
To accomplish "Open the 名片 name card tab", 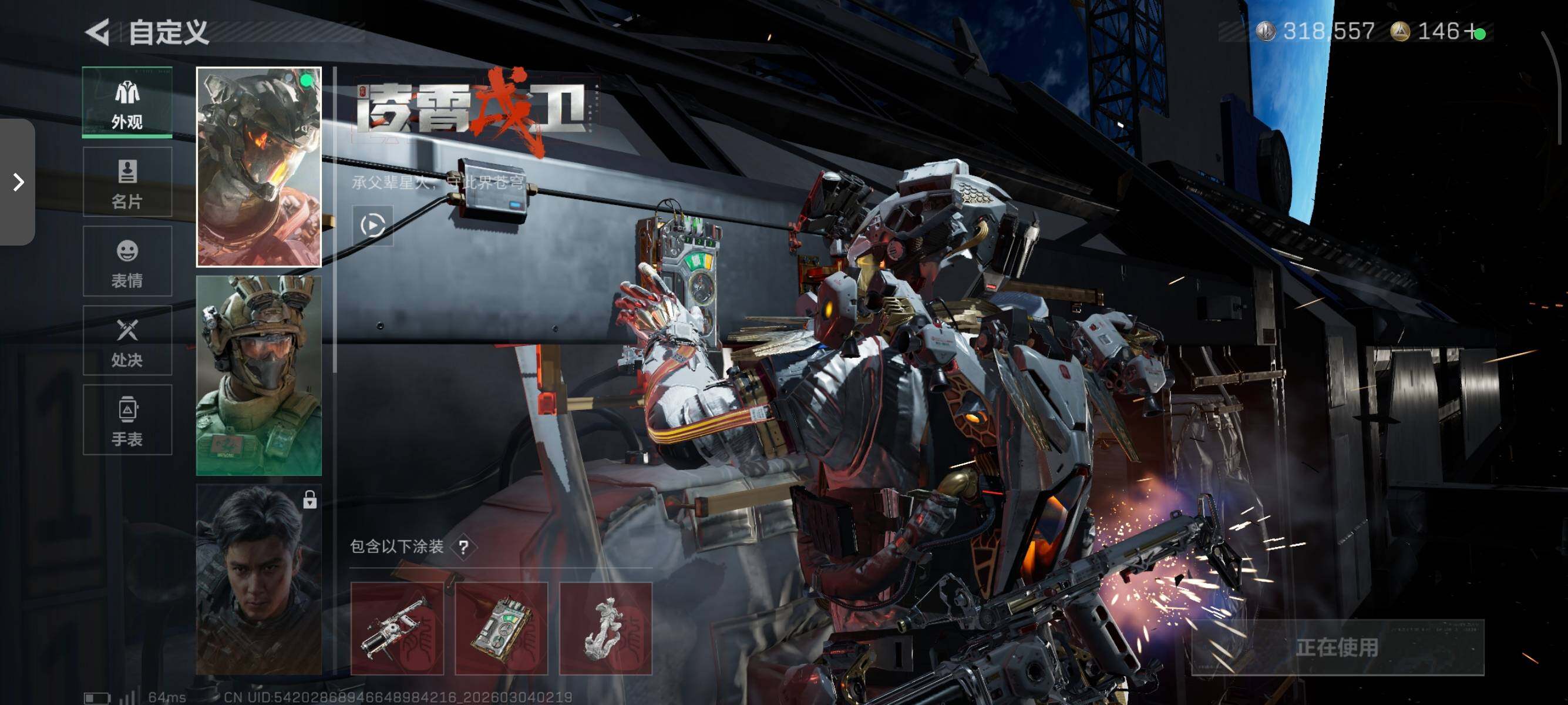I will (x=127, y=182).
